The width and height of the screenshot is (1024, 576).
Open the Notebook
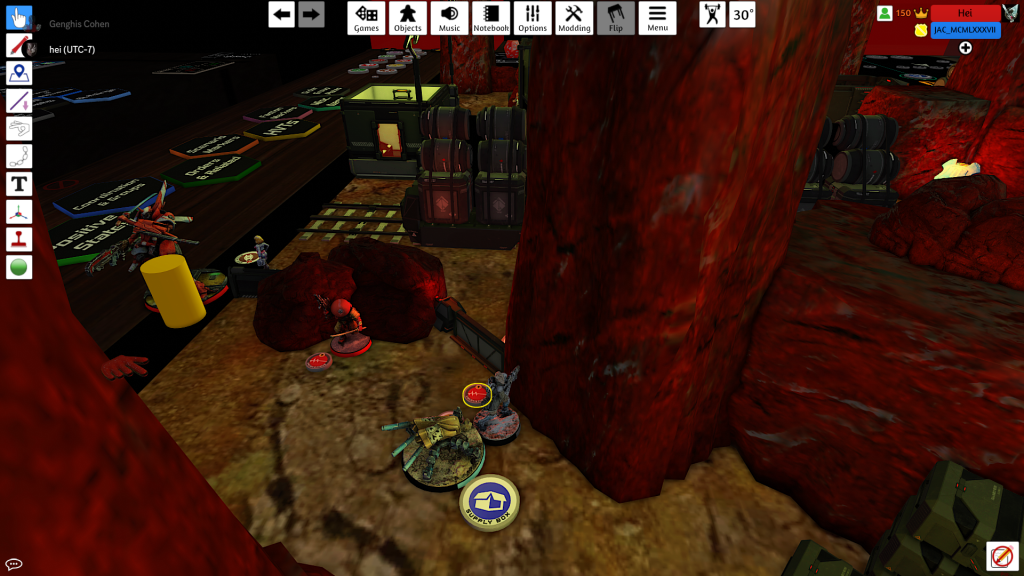click(x=491, y=18)
